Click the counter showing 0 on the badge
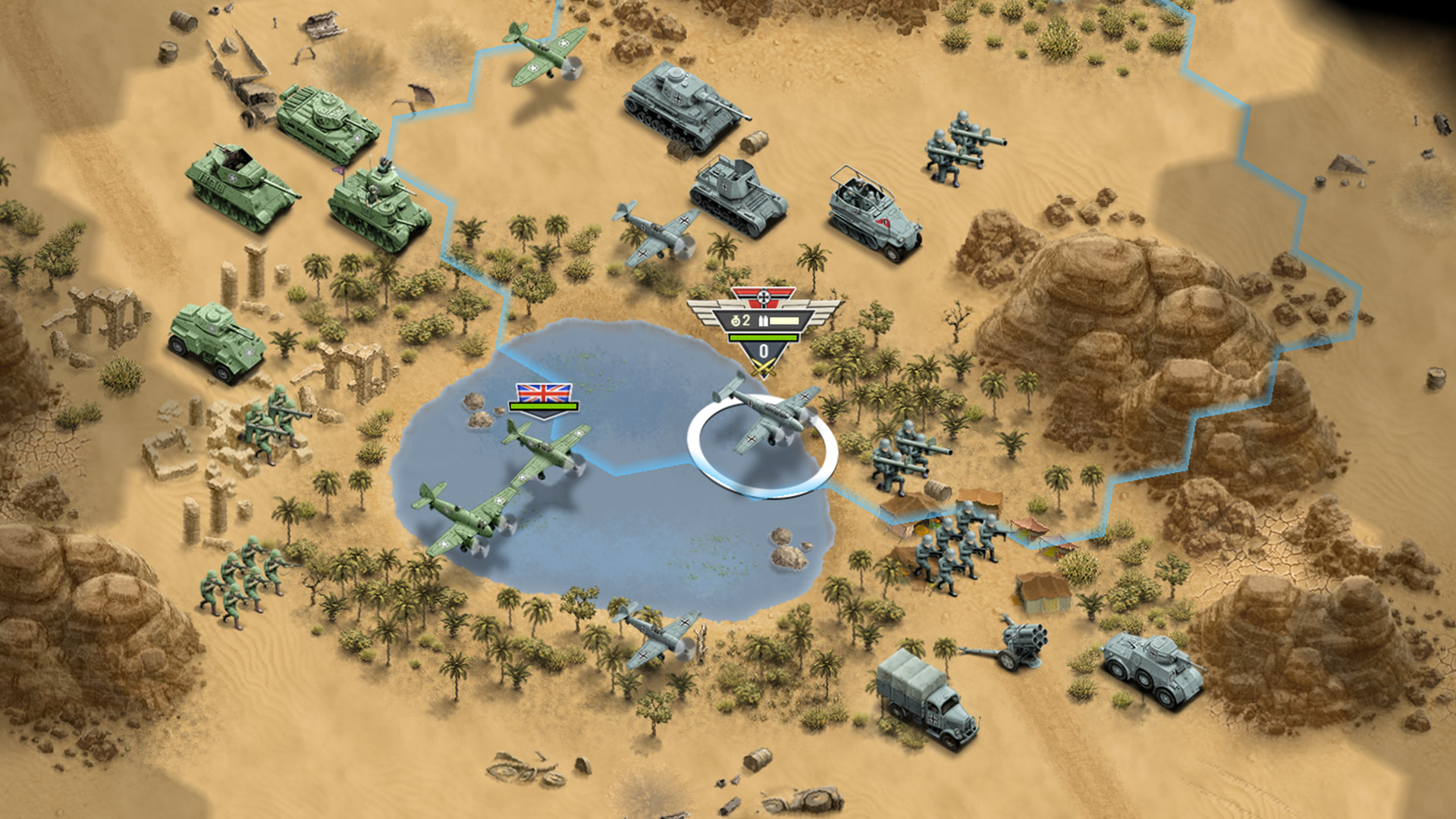Viewport: 1456px width, 819px height. pyautogui.click(x=764, y=351)
